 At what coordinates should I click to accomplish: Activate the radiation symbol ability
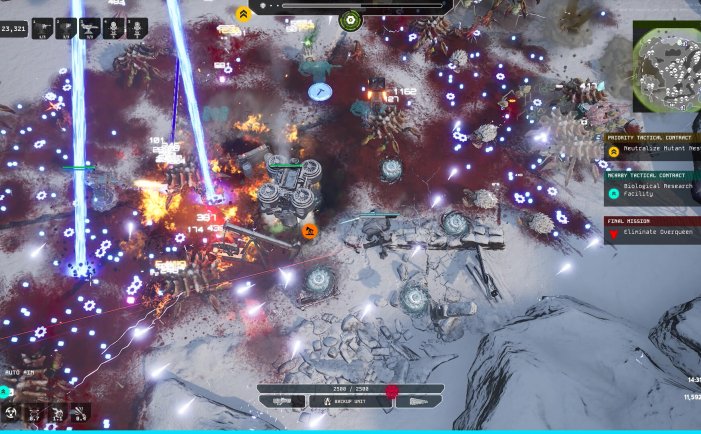coord(11,412)
